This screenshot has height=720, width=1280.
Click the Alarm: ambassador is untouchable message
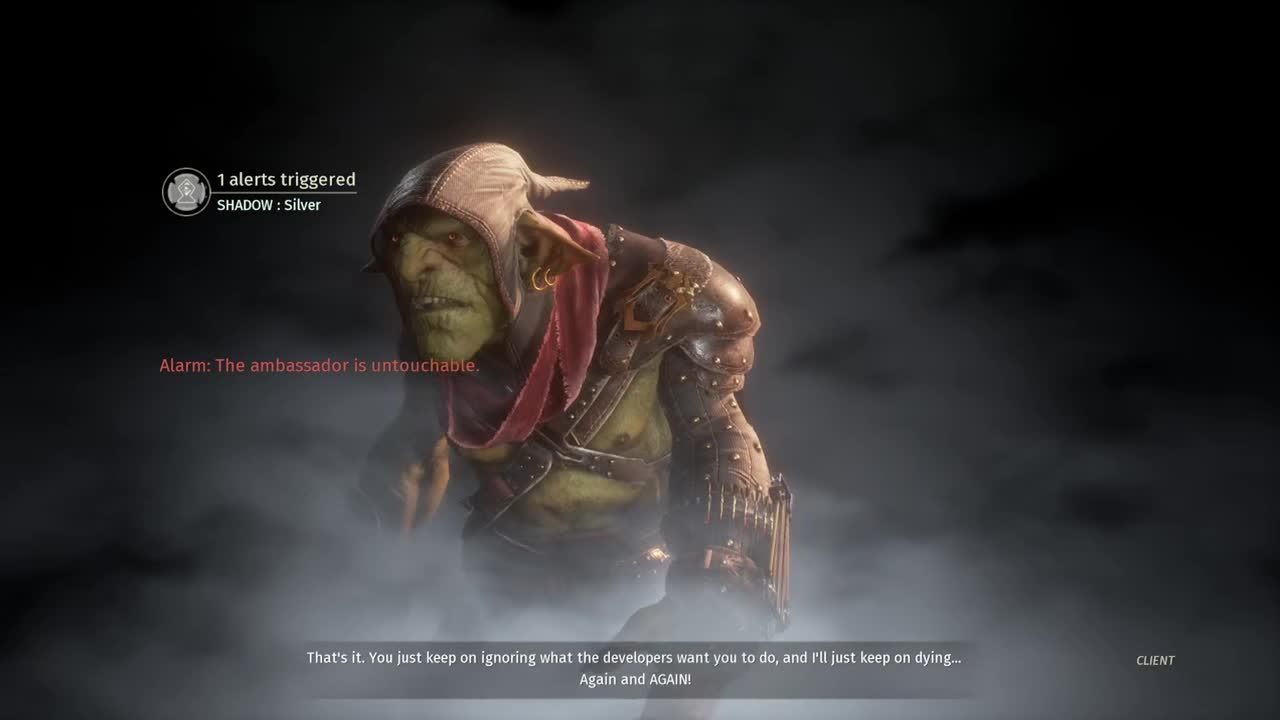click(x=318, y=365)
